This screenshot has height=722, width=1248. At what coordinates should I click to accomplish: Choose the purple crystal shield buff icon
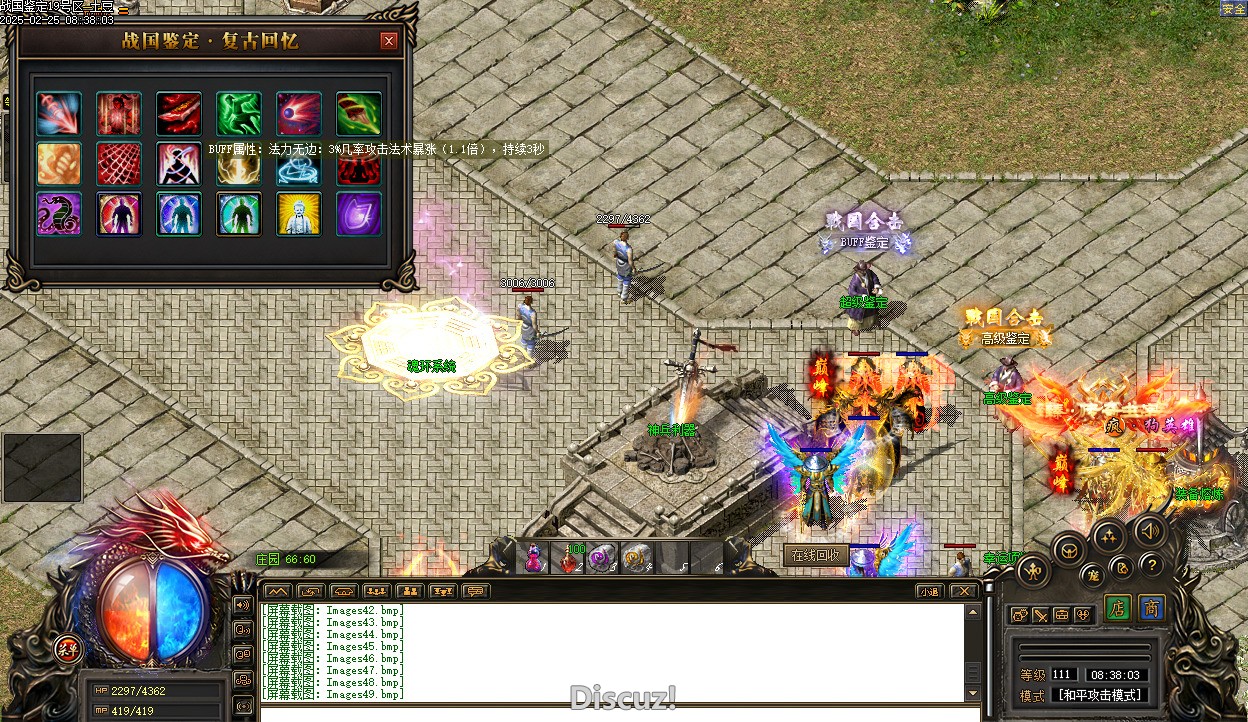[359, 214]
